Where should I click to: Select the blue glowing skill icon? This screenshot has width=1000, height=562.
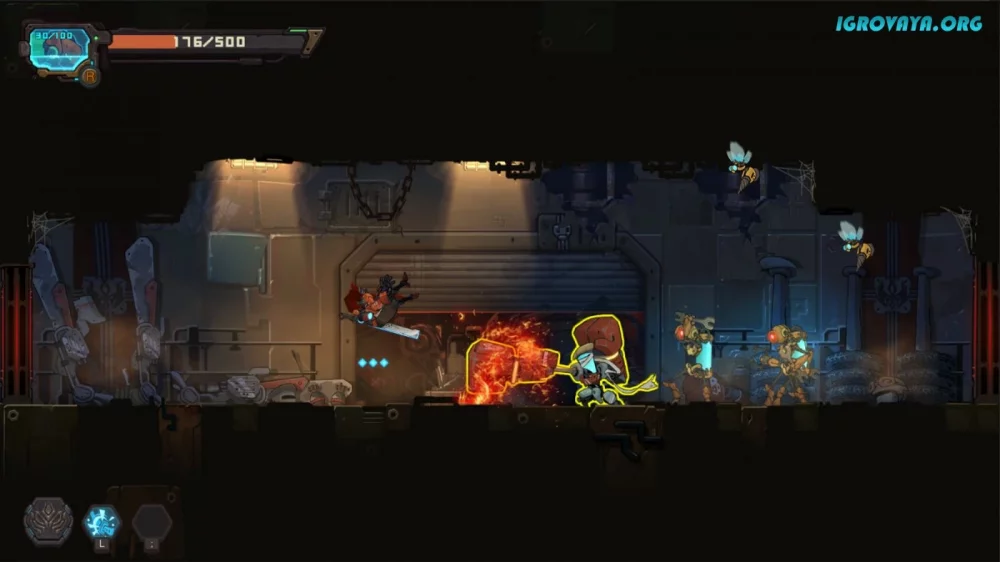pos(101,521)
